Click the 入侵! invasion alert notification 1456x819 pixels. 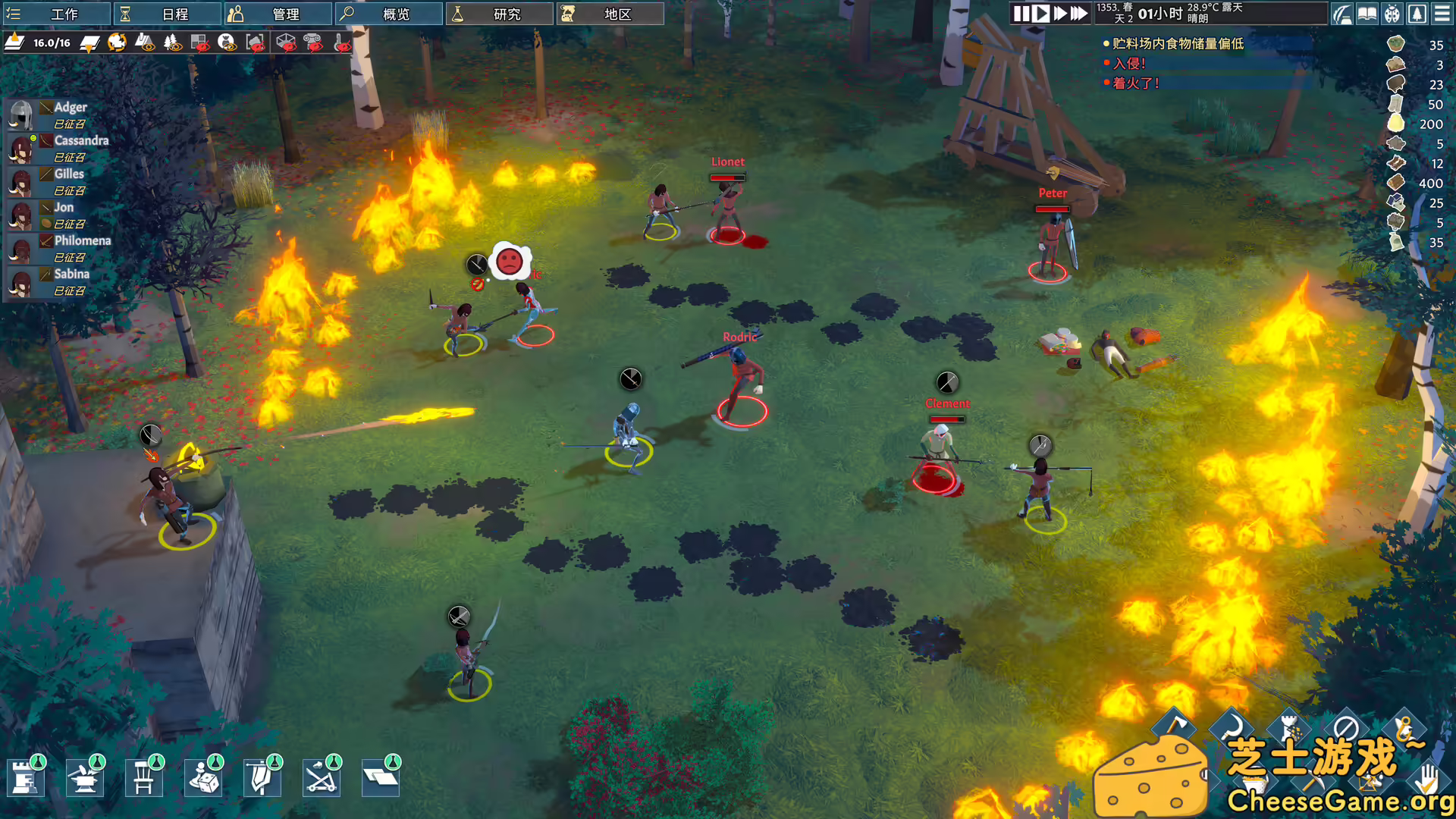pyautogui.click(x=1128, y=64)
